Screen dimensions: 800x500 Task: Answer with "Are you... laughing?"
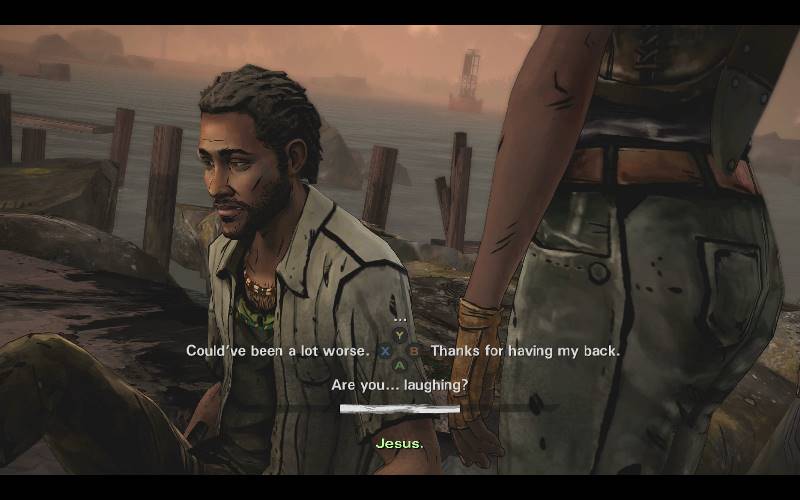(400, 384)
